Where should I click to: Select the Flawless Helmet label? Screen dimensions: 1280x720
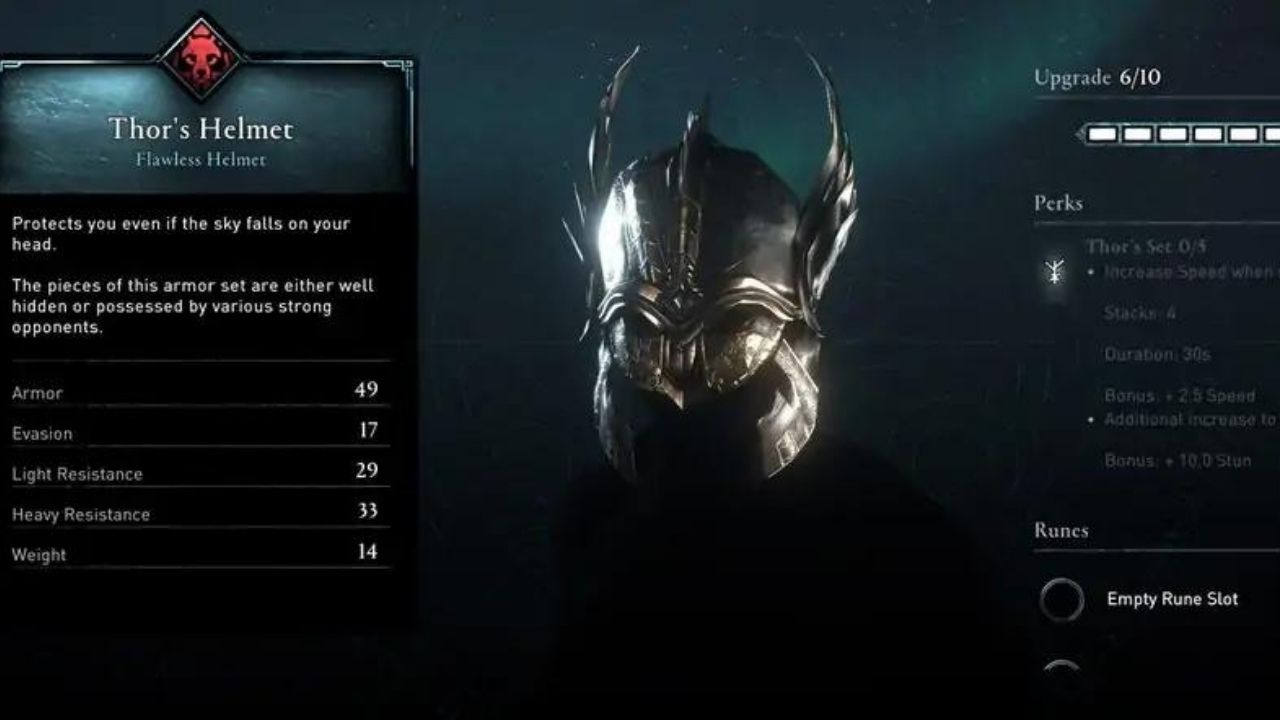click(x=200, y=160)
